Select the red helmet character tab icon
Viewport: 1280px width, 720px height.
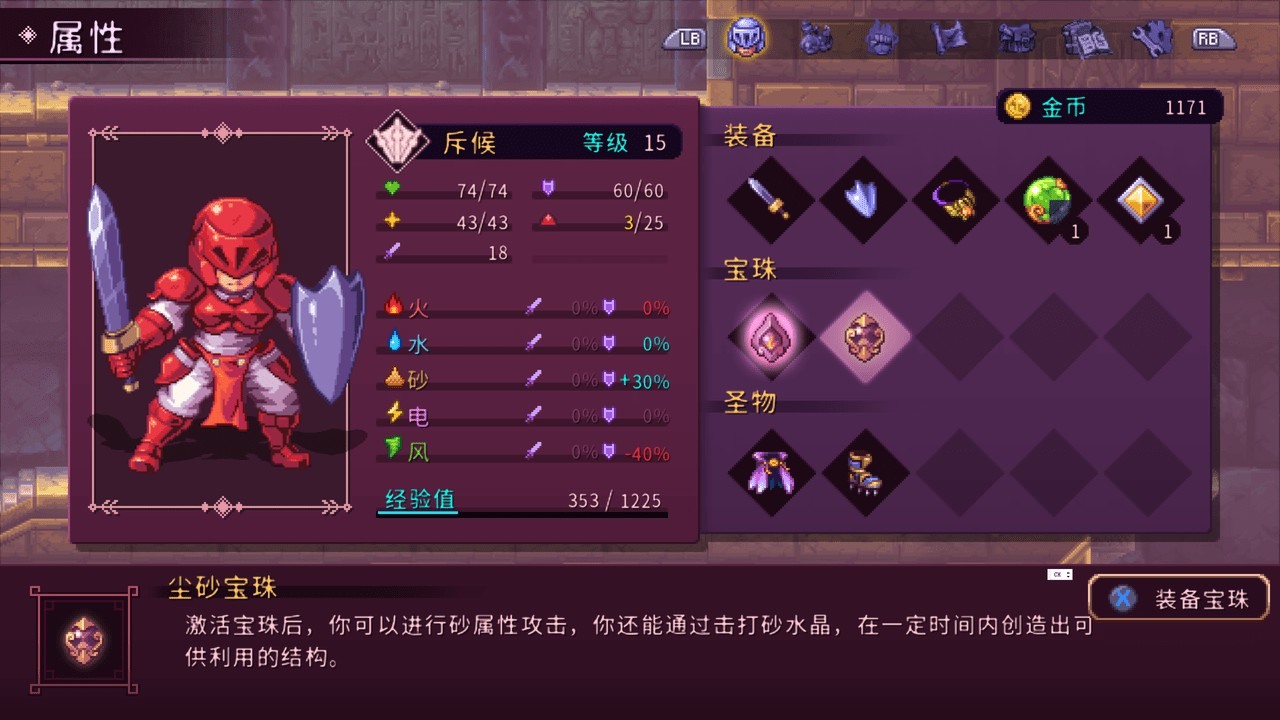click(x=744, y=38)
